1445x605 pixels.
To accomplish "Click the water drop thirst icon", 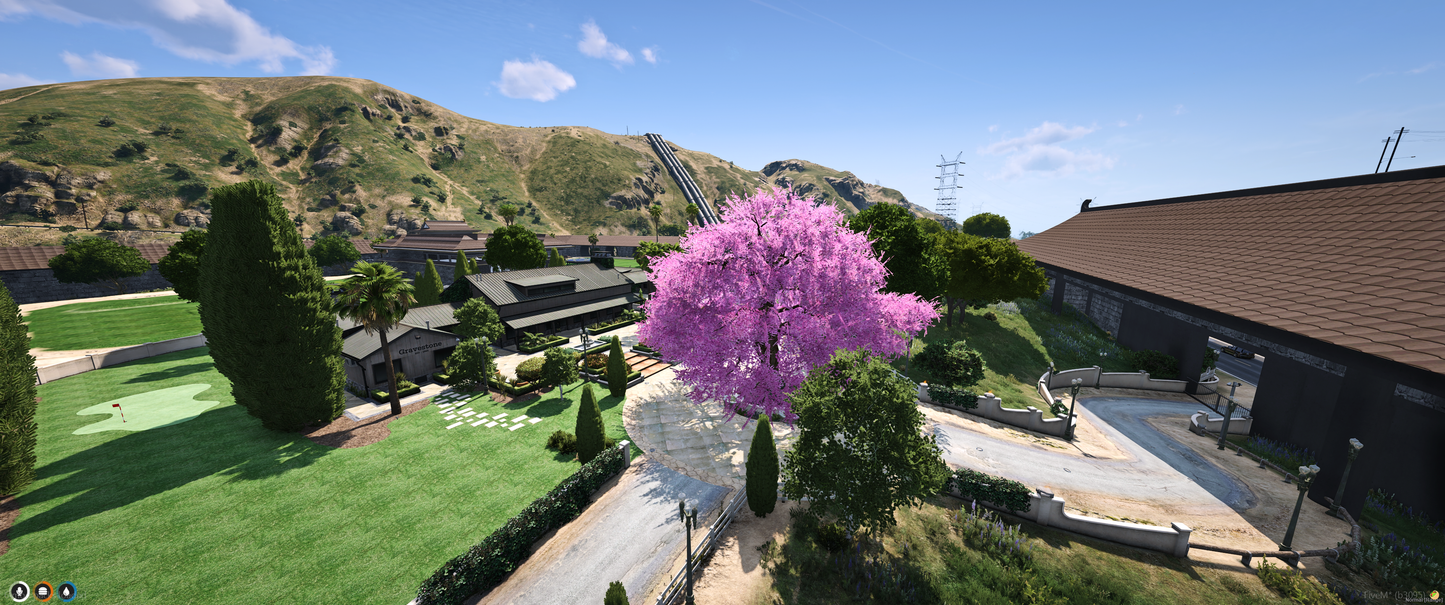I will pos(67,591).
